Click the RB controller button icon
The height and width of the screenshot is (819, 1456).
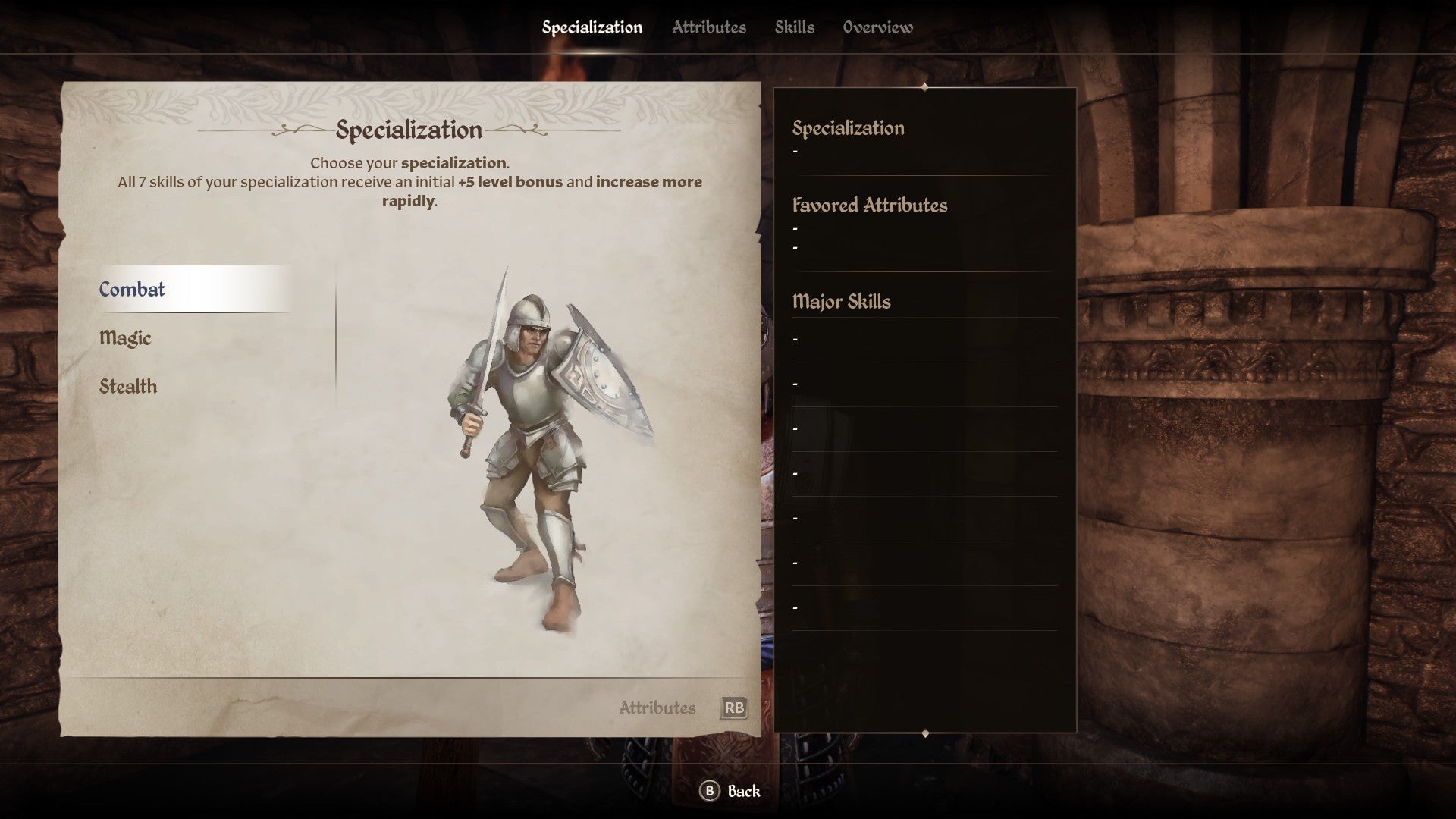point(733,708)
